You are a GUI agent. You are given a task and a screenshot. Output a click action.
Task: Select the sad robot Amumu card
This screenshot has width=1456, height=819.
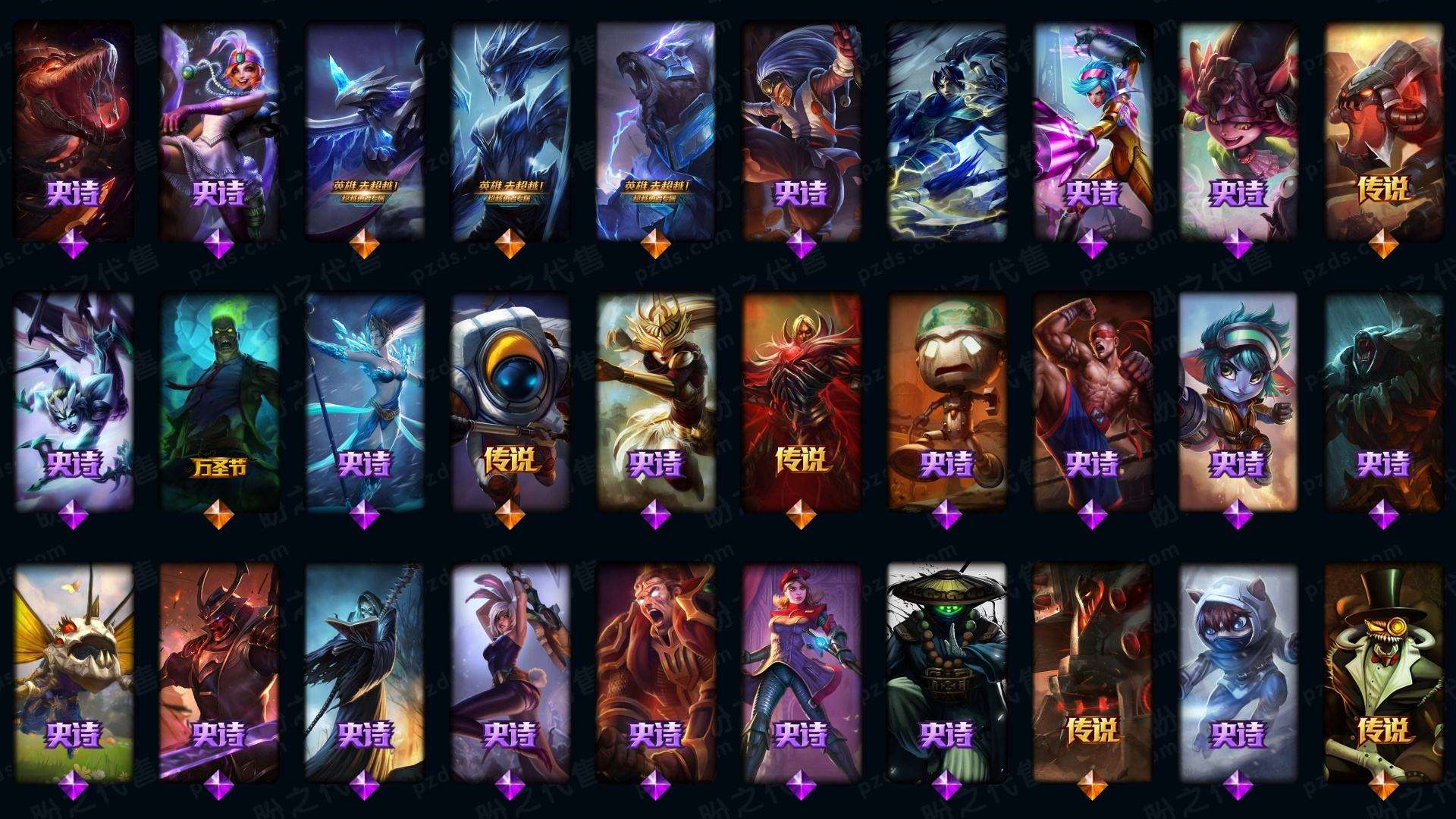946,400
